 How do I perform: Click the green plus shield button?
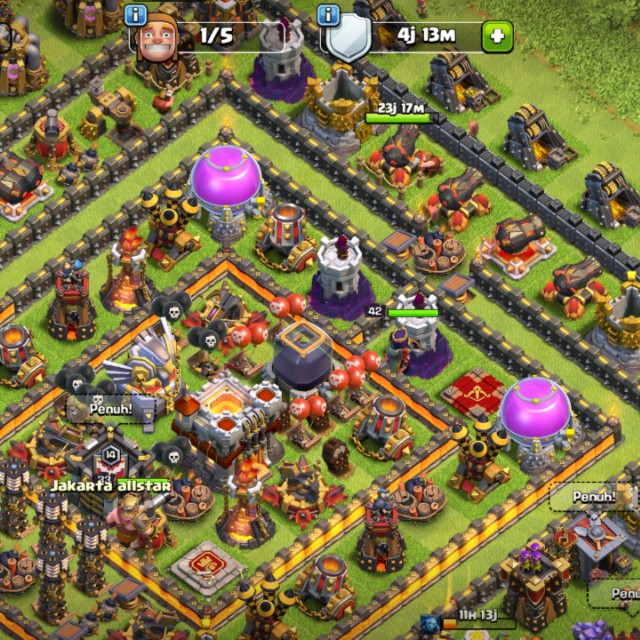click(496, 37)
